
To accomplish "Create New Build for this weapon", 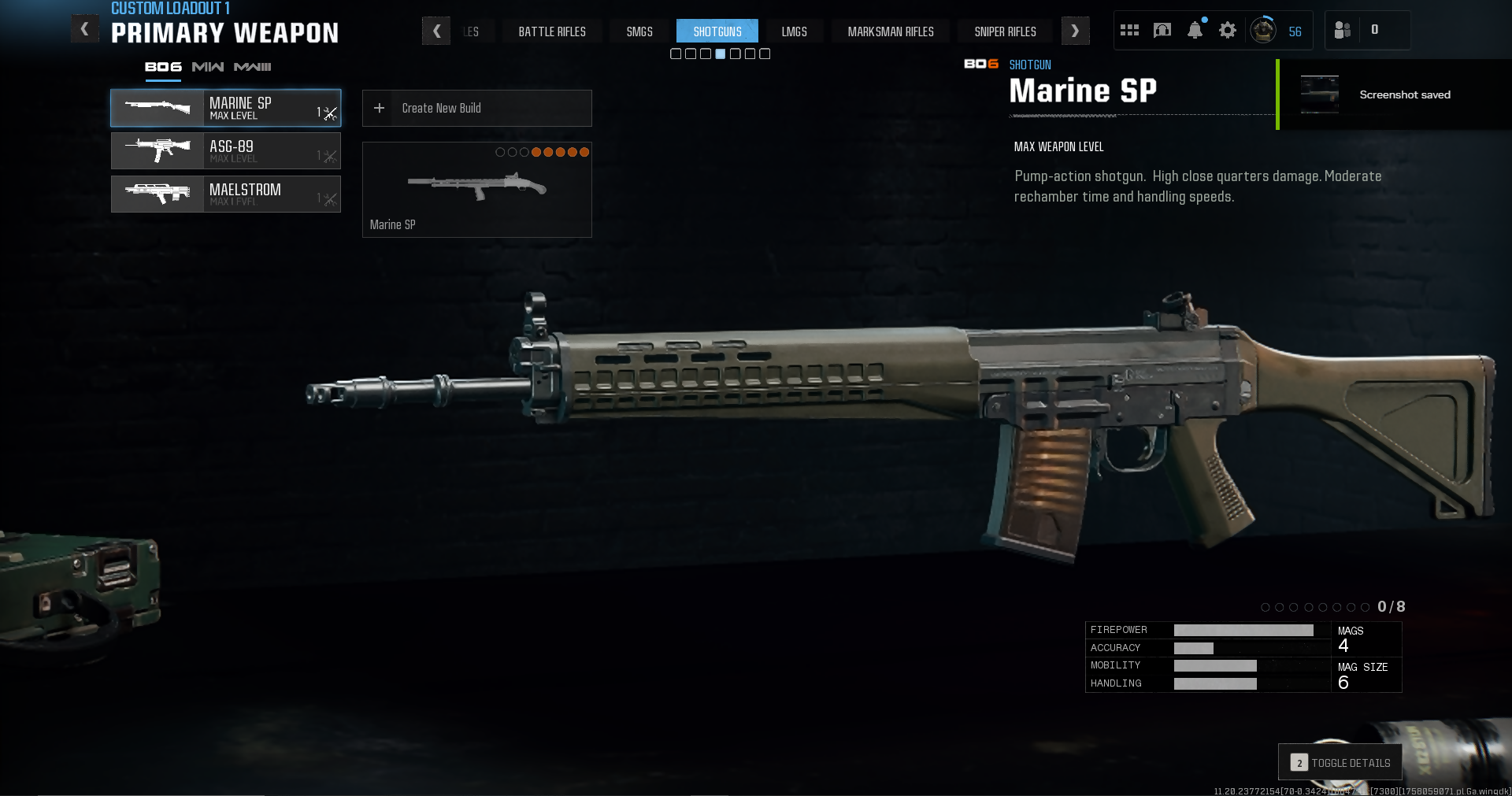I will pos(476,109).
